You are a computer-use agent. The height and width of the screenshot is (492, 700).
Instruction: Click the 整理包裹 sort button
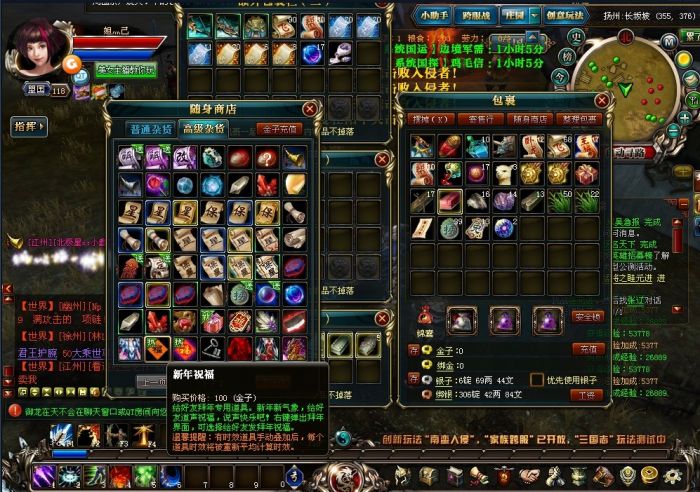point(578,119)
